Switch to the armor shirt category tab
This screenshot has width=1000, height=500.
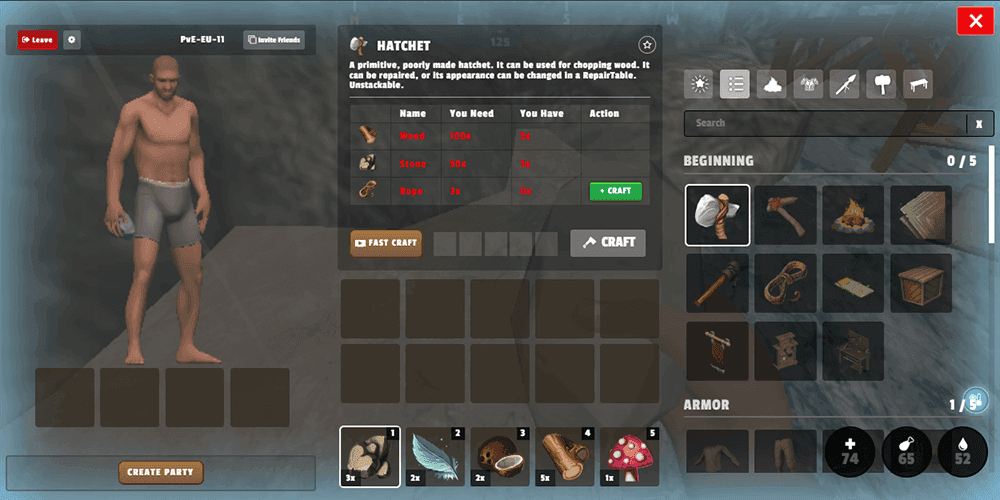pyautogui.click(x=808, y=84)
